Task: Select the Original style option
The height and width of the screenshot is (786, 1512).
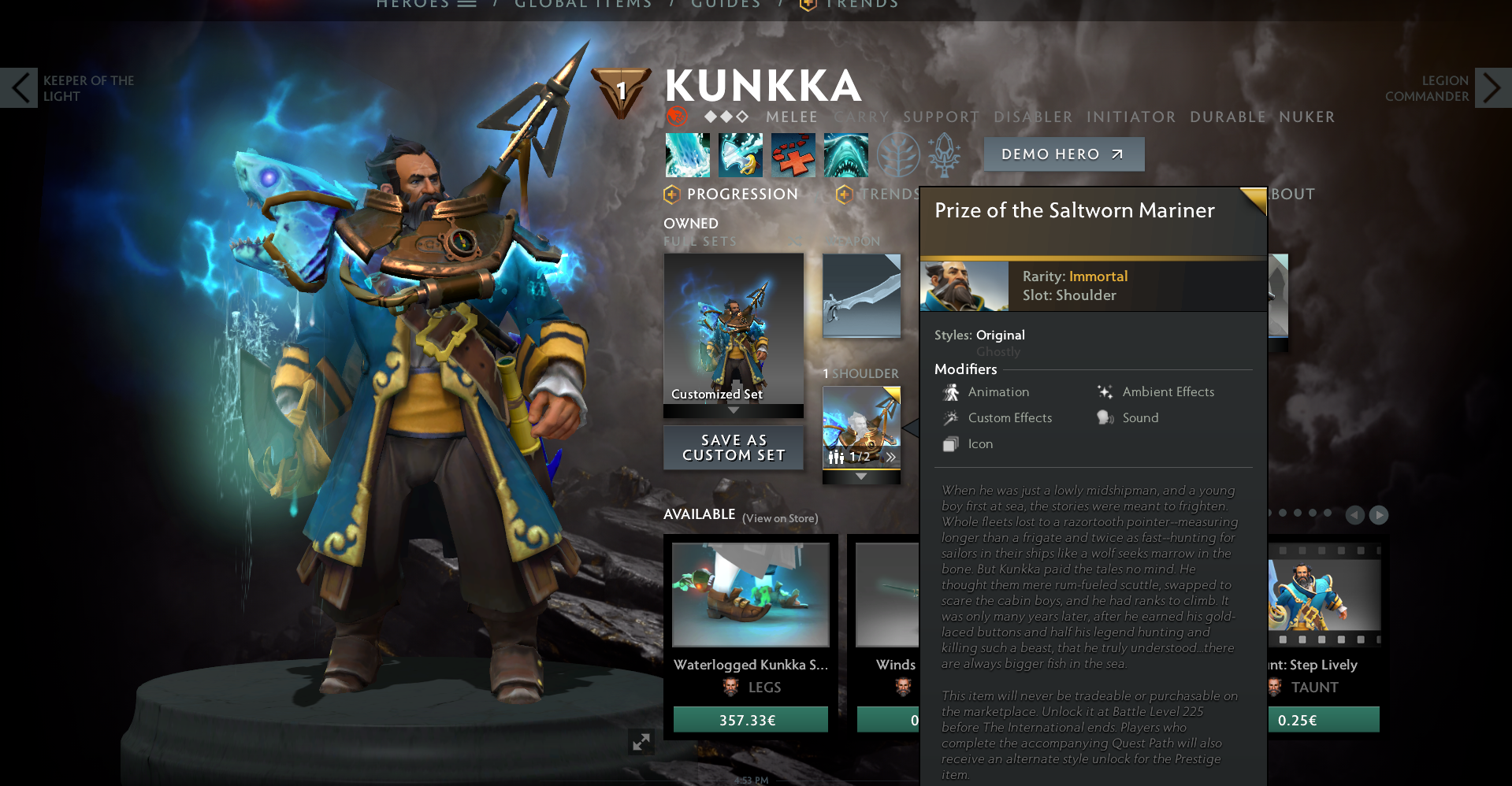Action: click(1001, 335)
